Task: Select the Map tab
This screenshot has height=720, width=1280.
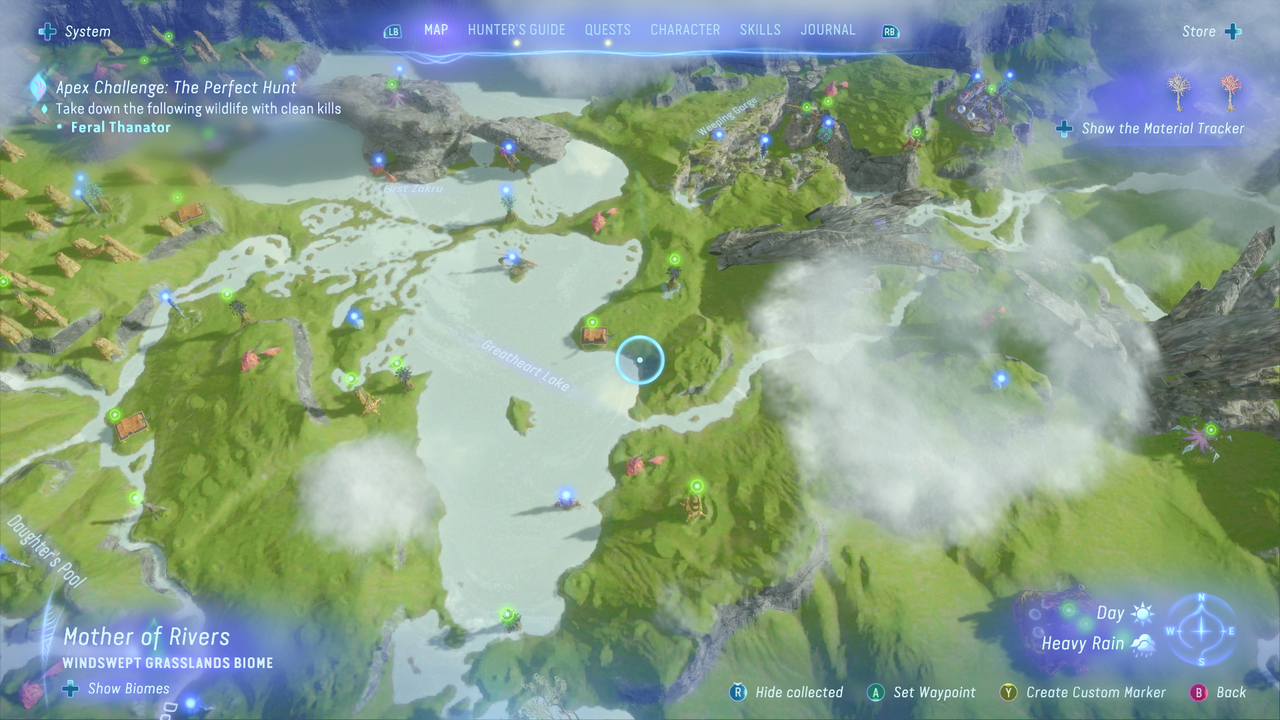Action: click(x=436, y=30)
